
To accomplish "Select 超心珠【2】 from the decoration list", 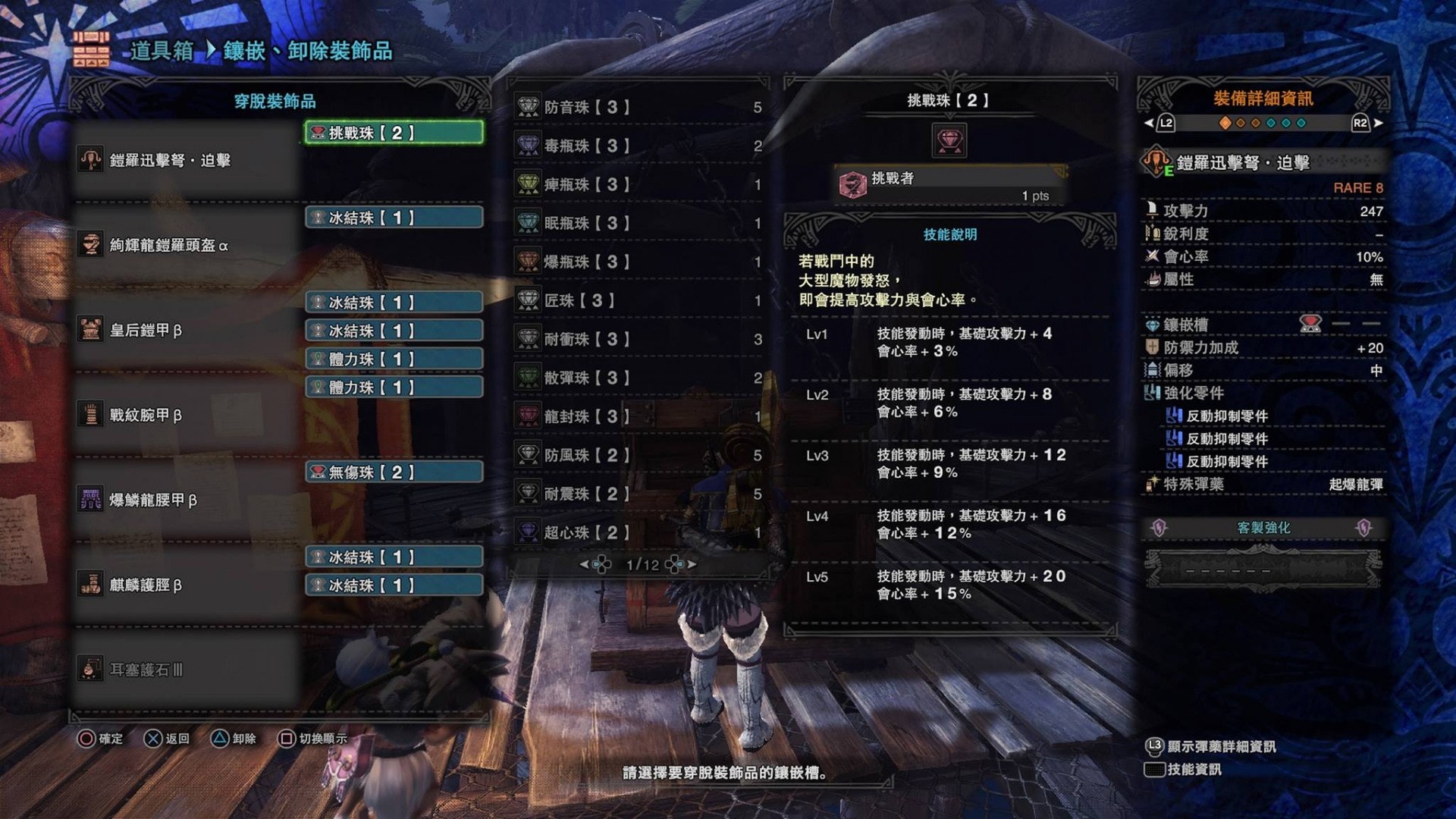I will pyautogui.click(x=637, y=533).
